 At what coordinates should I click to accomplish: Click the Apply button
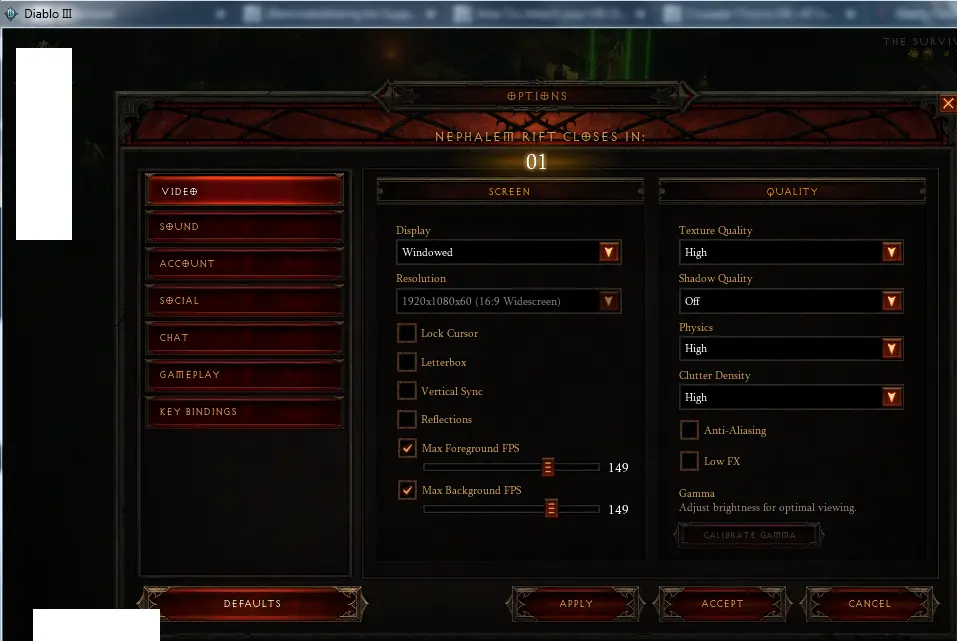pyautogui.click(x=576, y=604)
